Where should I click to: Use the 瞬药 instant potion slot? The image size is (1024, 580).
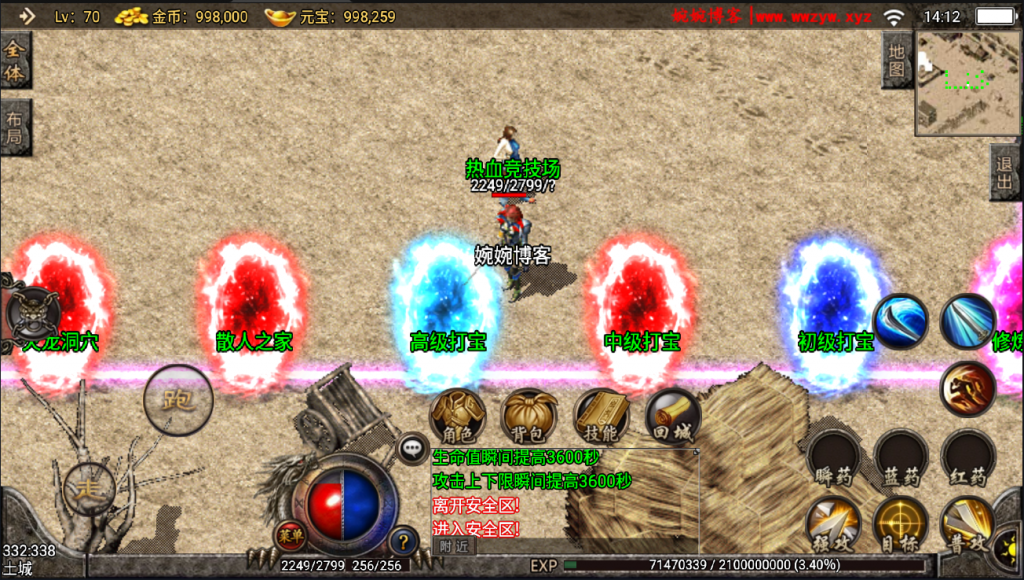[x=833, y=458]
